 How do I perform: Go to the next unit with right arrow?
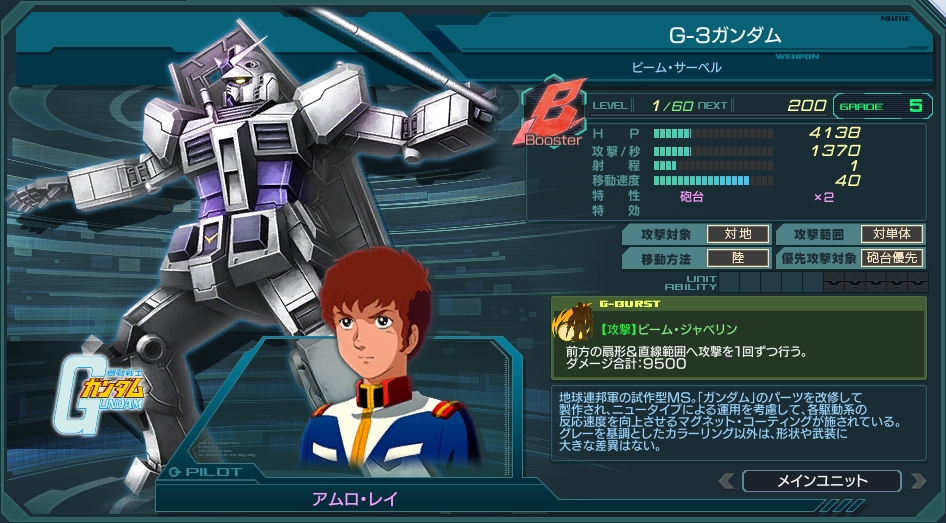[x=917, y=482]
